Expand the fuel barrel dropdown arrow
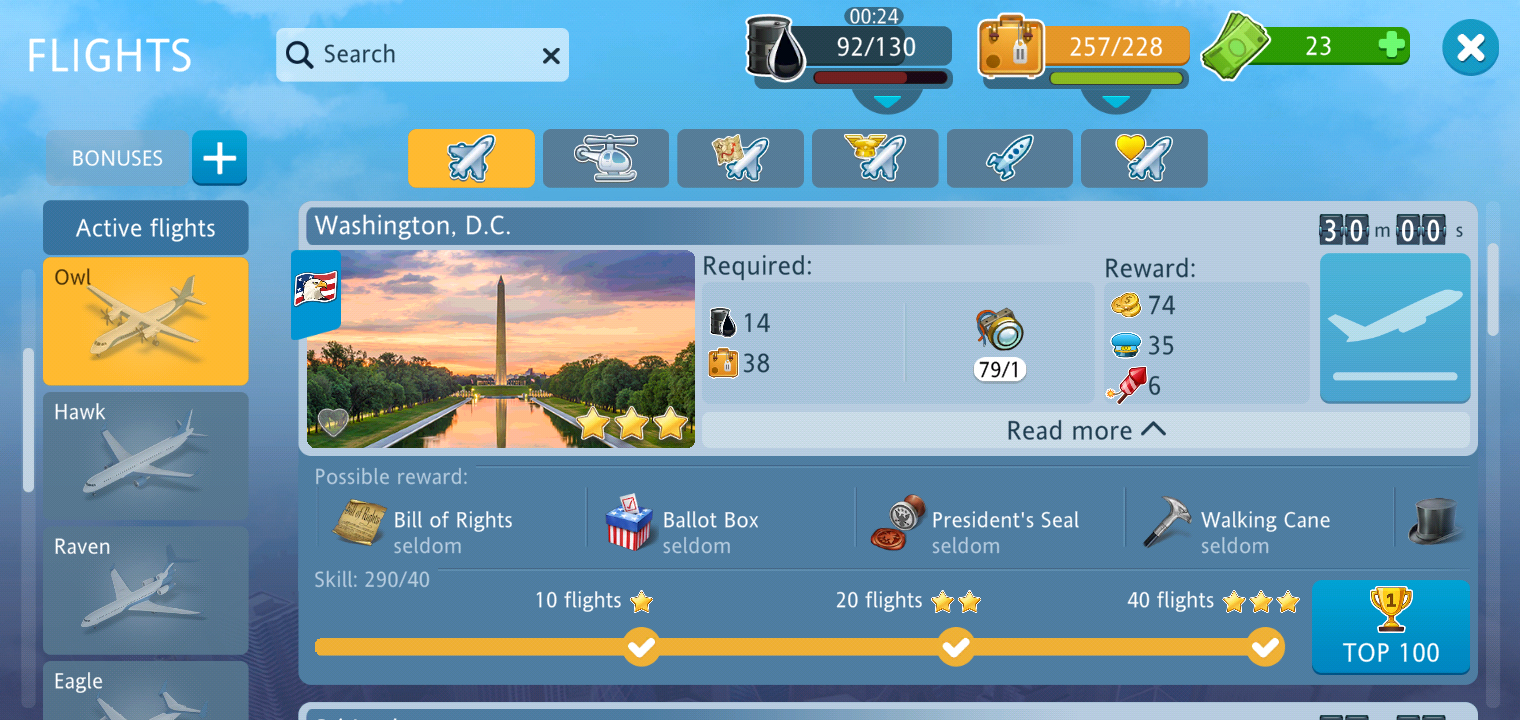The image size is (1520, 720). pyautogui.click(x=887, y=100)
